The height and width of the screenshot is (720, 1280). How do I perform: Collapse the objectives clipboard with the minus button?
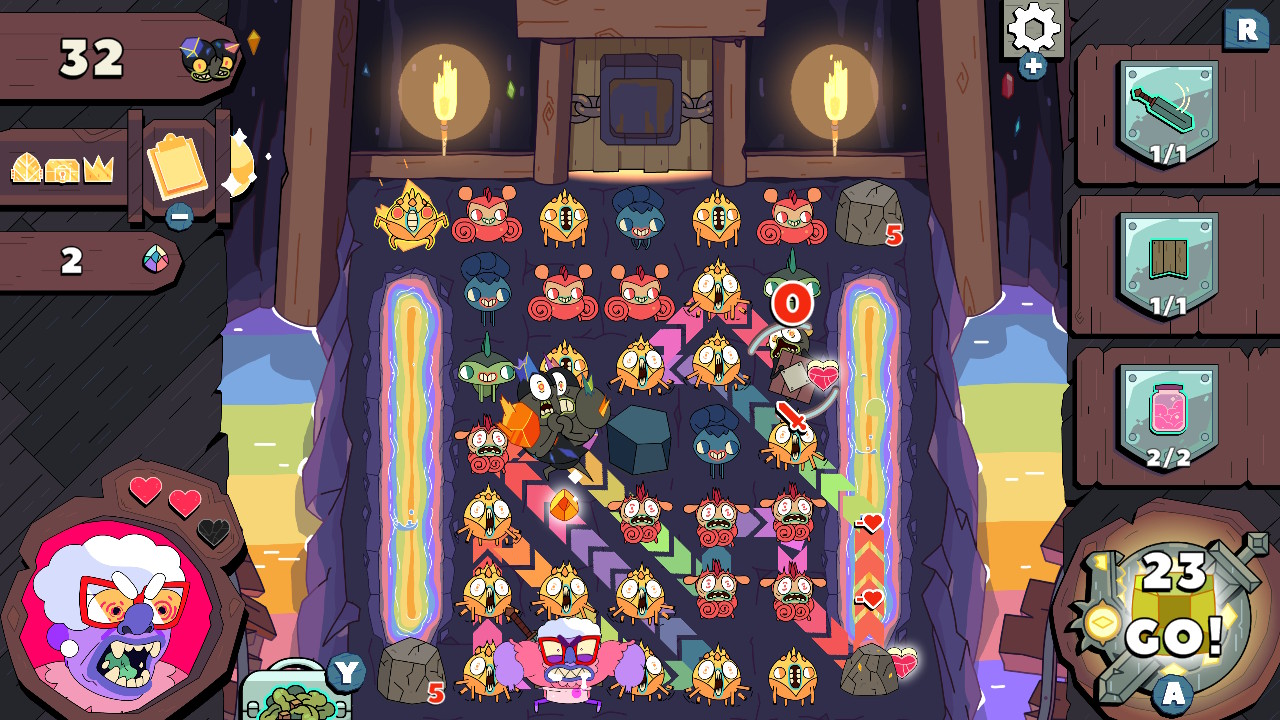click(x=179, y=216)
